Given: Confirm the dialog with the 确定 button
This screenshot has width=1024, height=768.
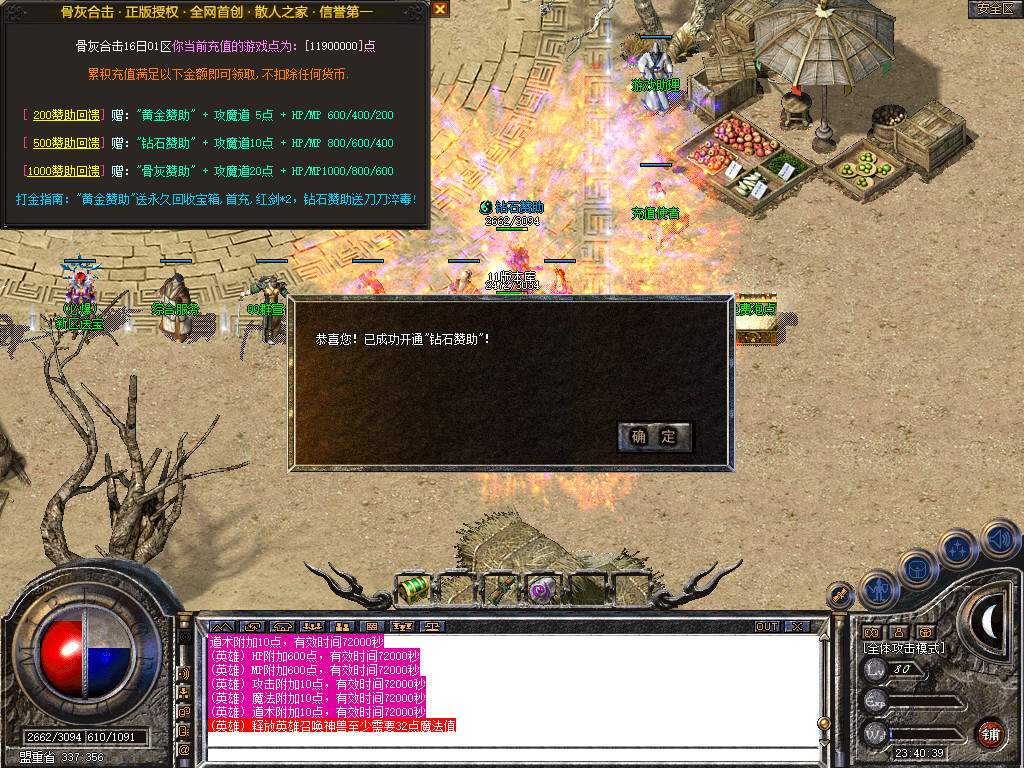Looking at the screenshot, I should [x=655, y=436].
